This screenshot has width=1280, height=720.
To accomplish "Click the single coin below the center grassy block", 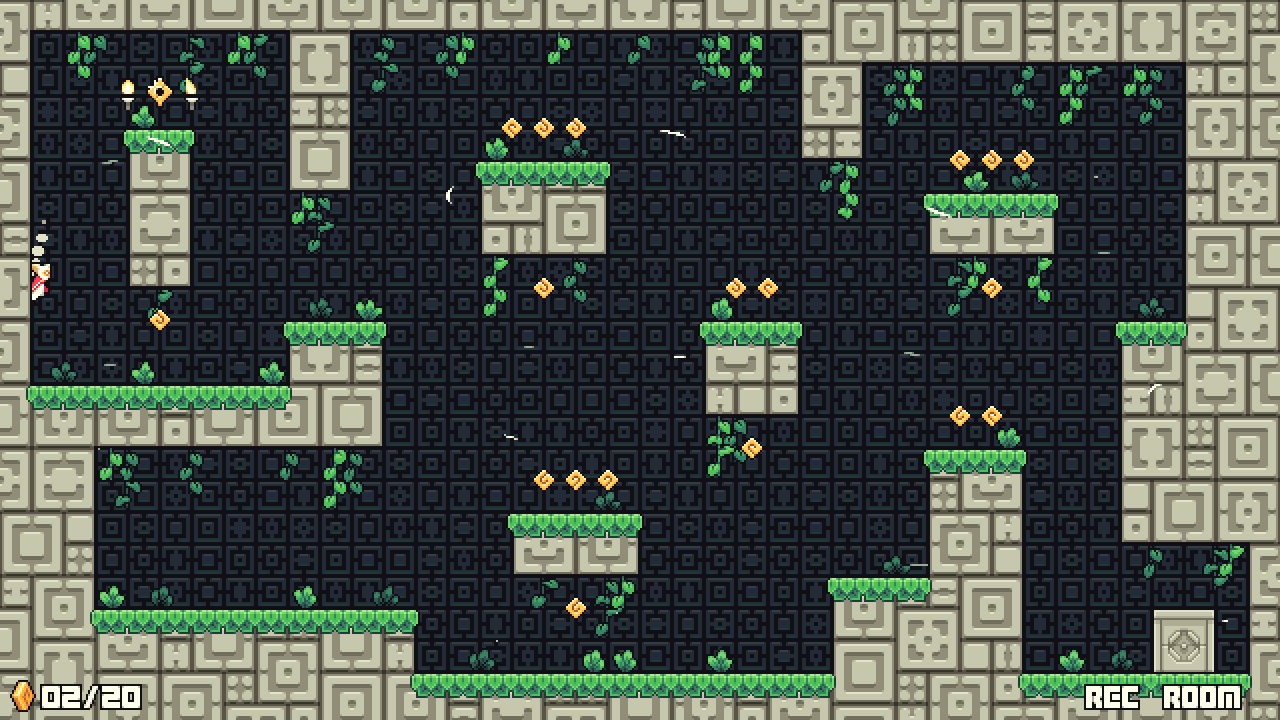I will point(575,607).
